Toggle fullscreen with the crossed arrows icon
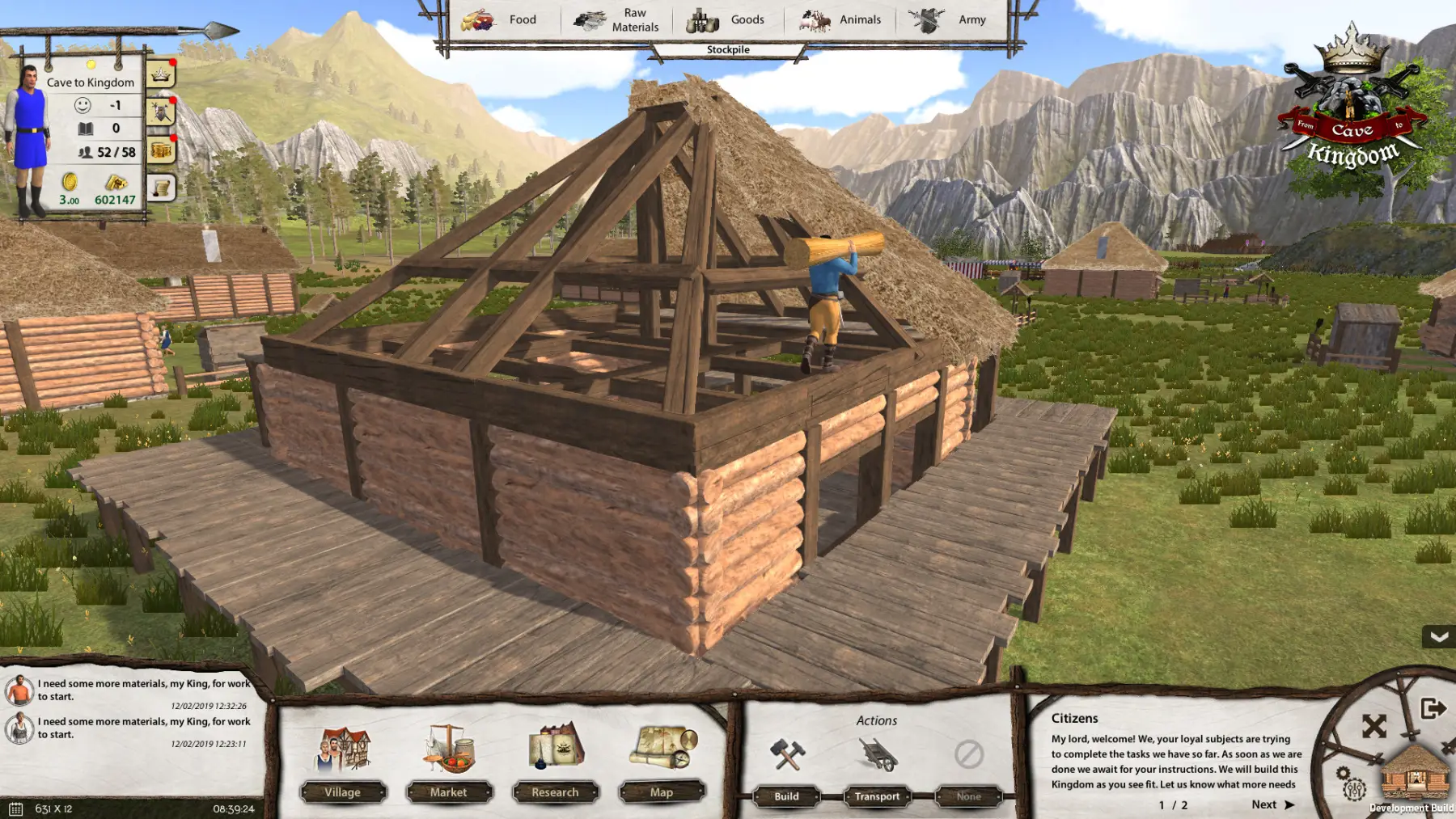 coord(1373,726)
